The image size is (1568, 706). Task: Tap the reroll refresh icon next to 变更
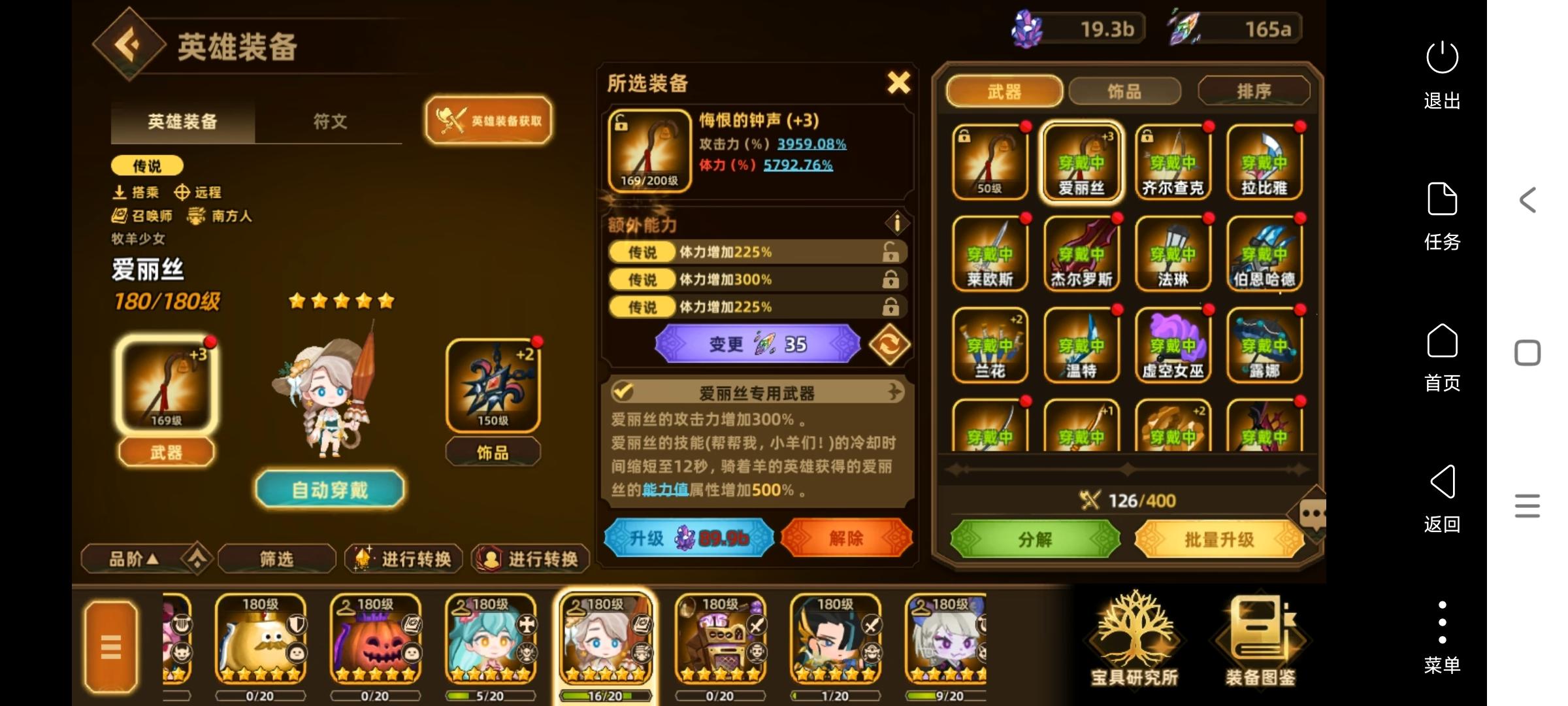[x=890, y=343]
